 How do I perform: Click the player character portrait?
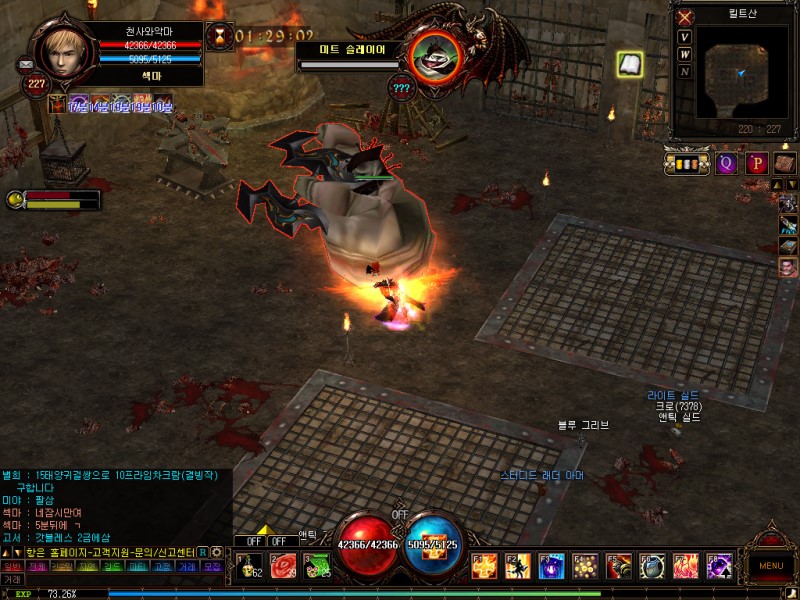[67, 48]
